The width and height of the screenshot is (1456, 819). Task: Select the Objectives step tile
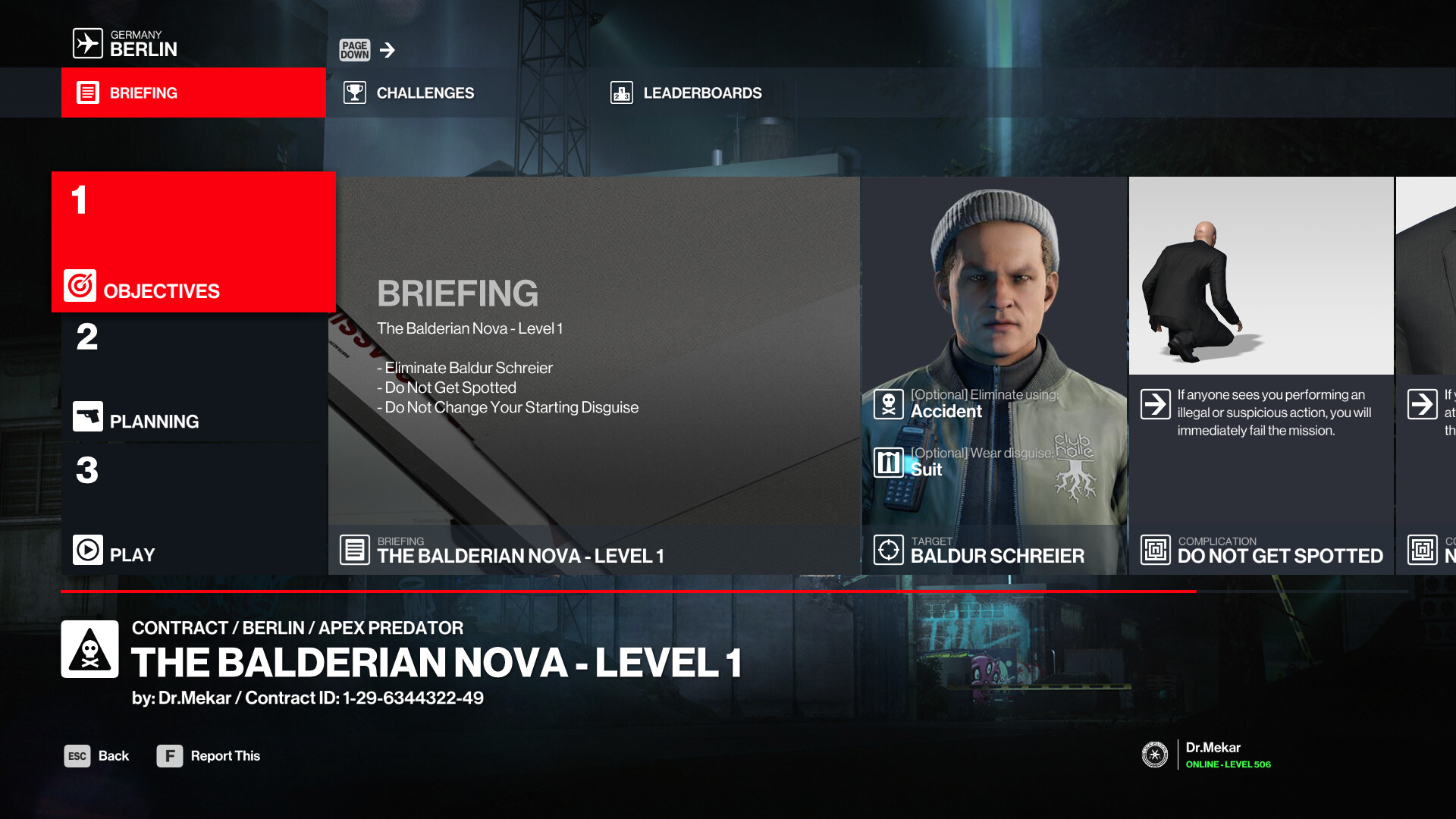[193, 242]
